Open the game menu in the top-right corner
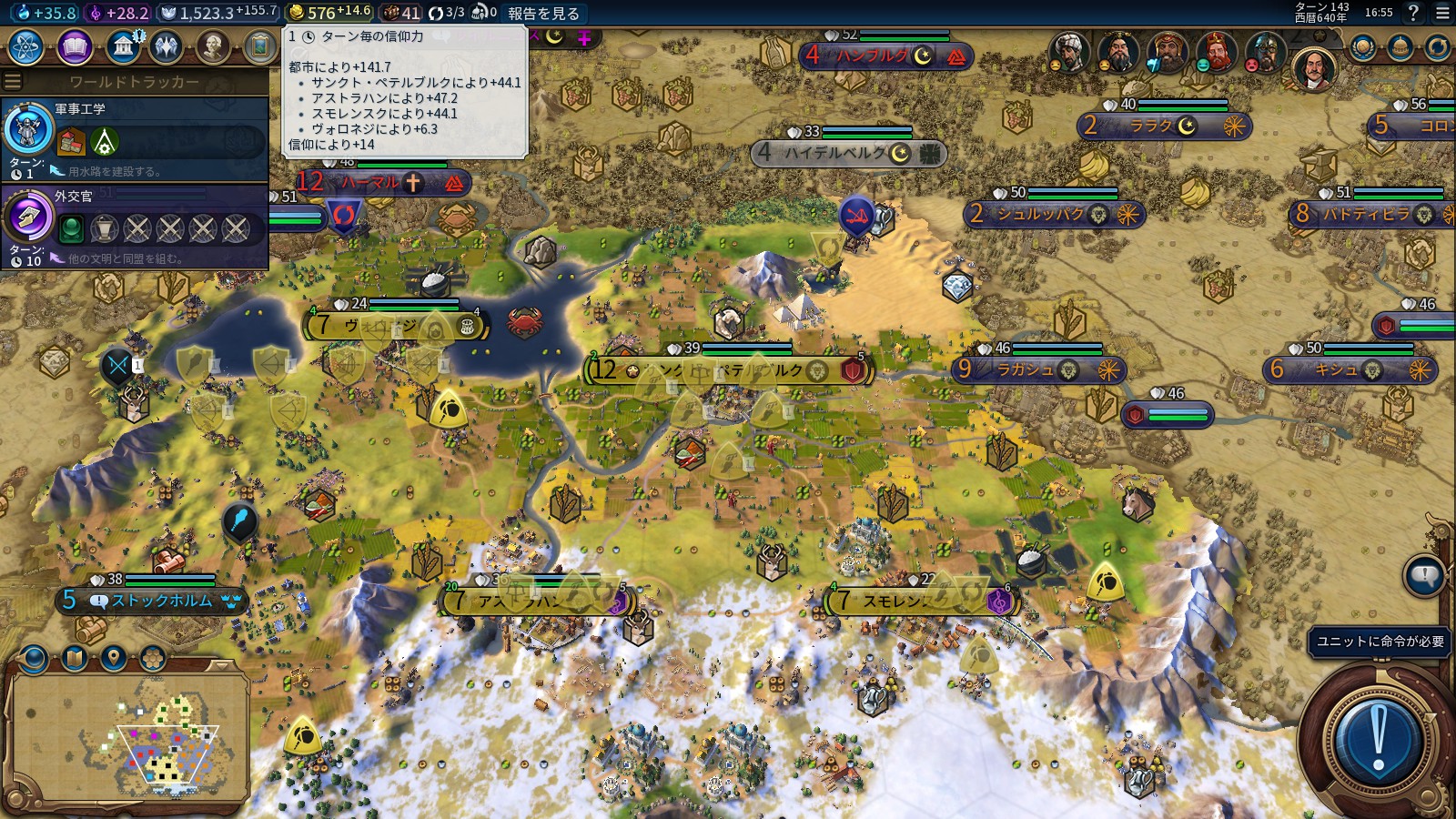Image resolution: width=1456 pixels, height=819 pixels. pos(1442,13)
